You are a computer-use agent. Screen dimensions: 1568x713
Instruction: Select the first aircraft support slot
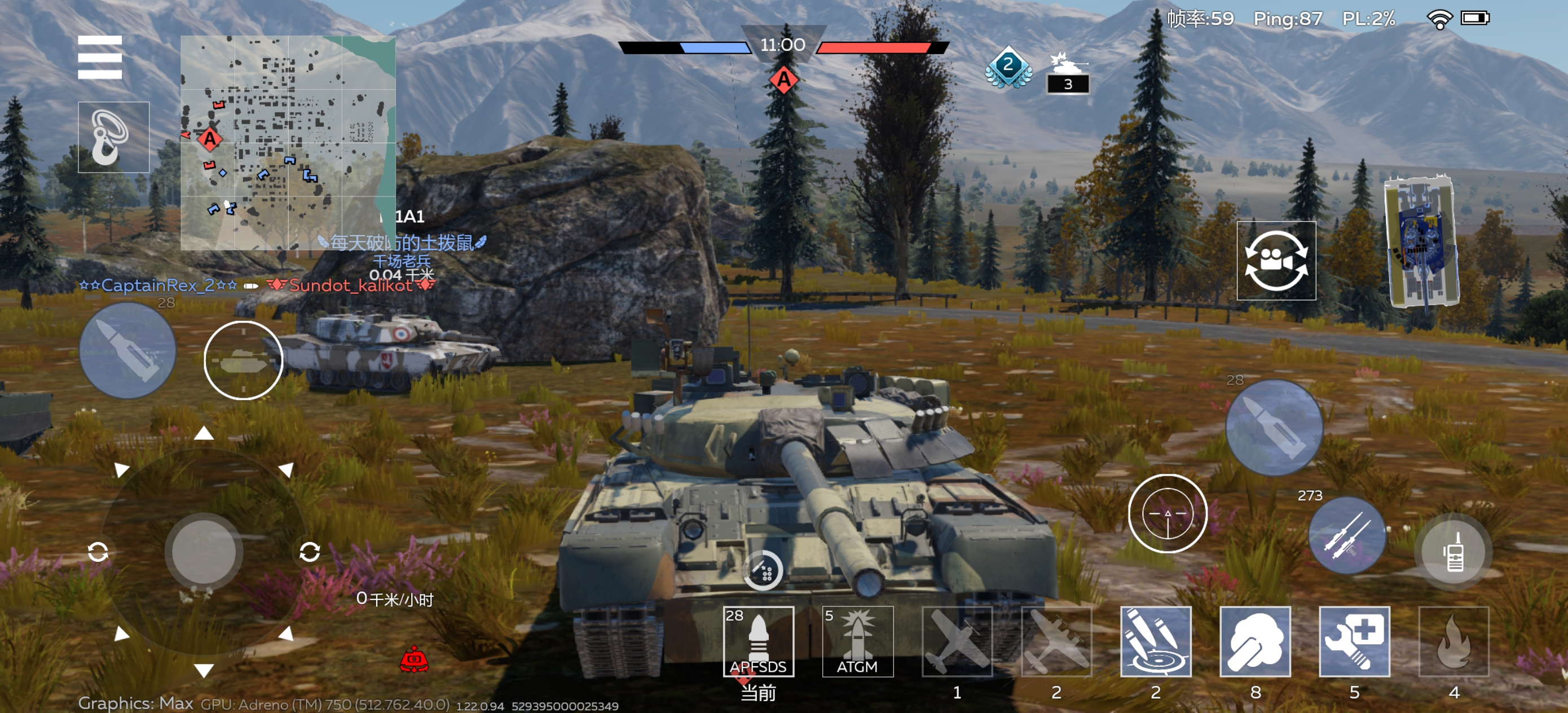pyautogui.click(x=957, y=641)
